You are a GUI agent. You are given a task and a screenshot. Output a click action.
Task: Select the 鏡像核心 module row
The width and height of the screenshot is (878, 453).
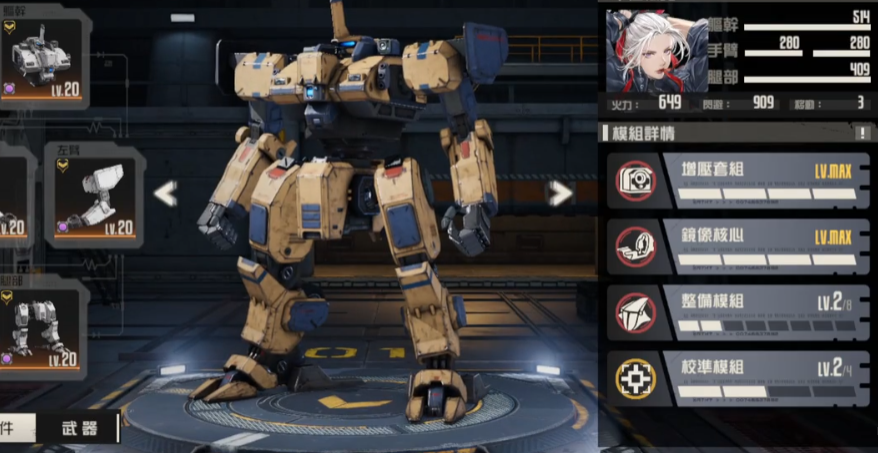pos(738,246)
